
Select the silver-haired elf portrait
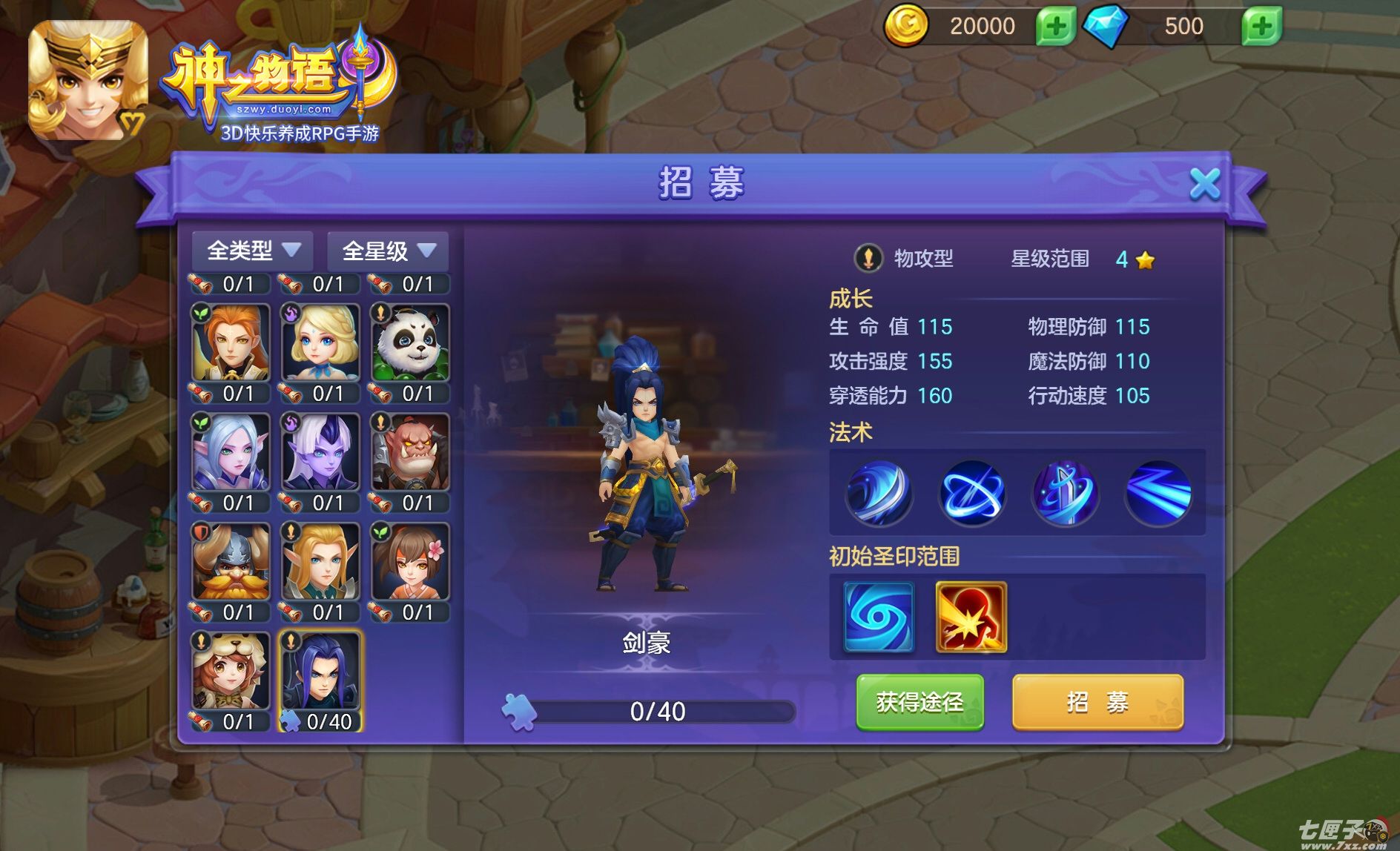point(231,452)
